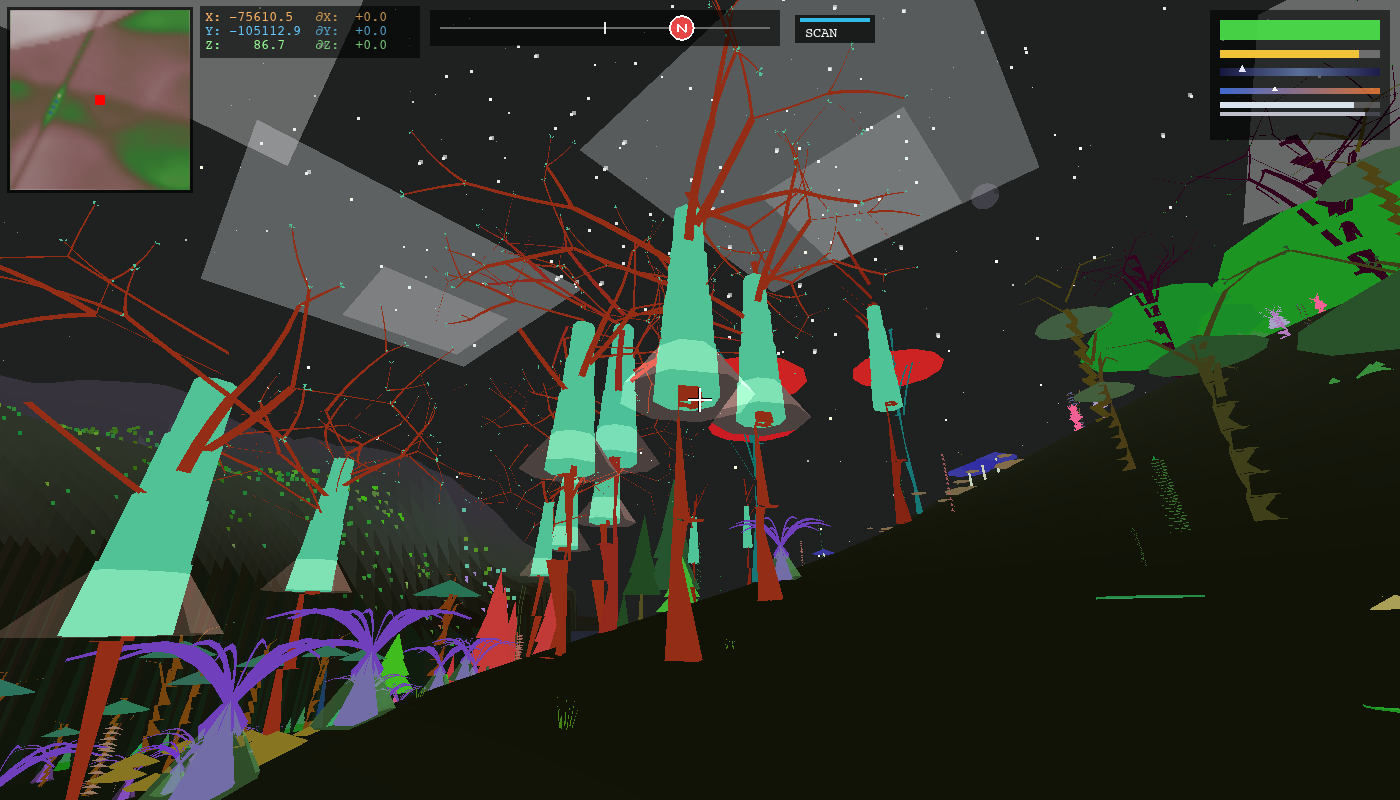Click the green meter bar in the HUD panel

(x=1299, y=29)
